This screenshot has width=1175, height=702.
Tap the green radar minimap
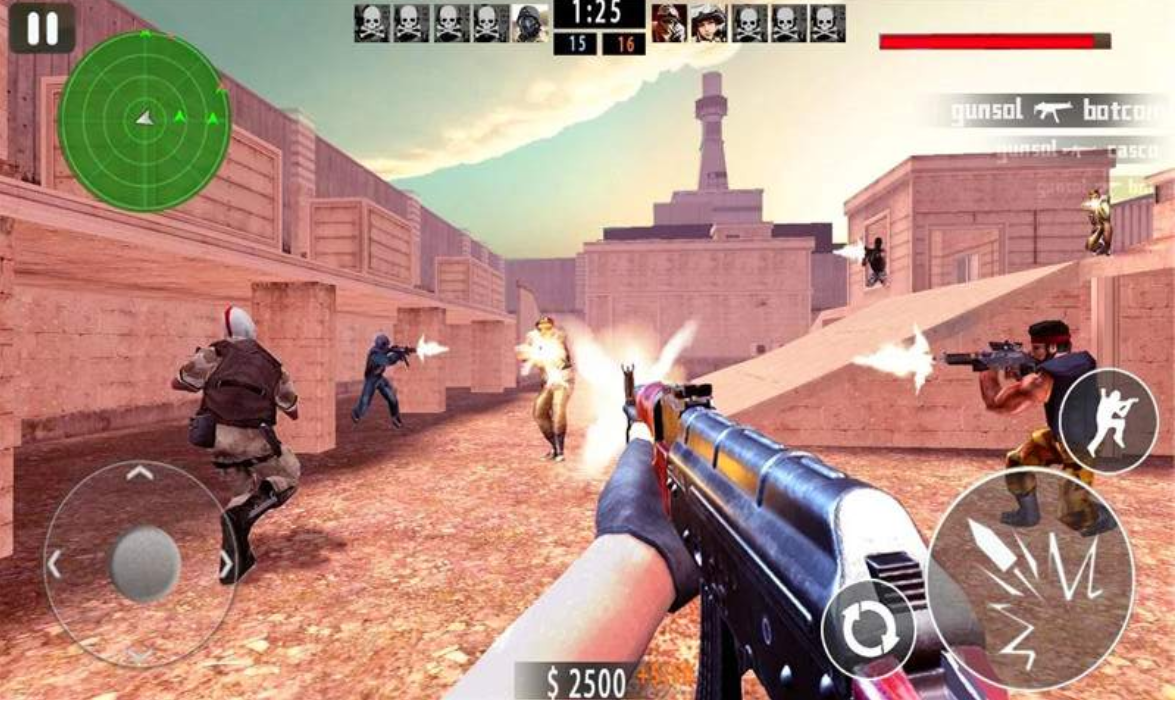[x=144, y=120]
